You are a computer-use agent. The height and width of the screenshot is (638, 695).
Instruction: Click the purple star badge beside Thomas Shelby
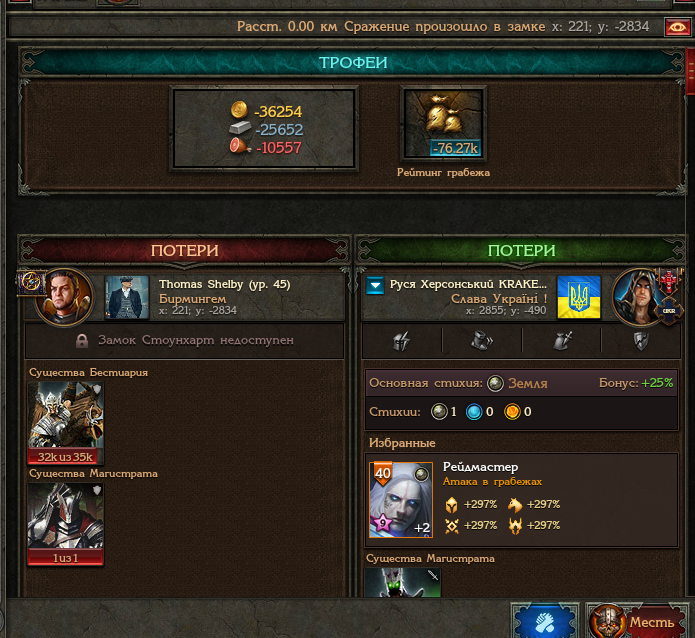[27, 282]
